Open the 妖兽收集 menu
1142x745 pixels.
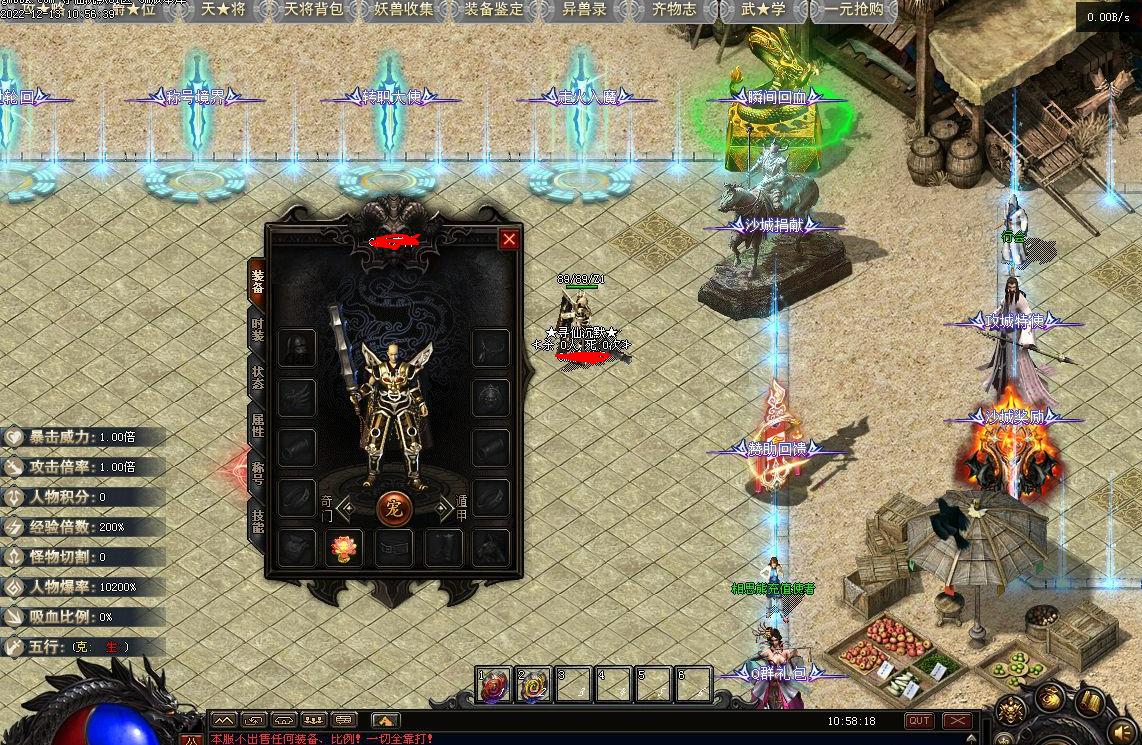[404, 10]
